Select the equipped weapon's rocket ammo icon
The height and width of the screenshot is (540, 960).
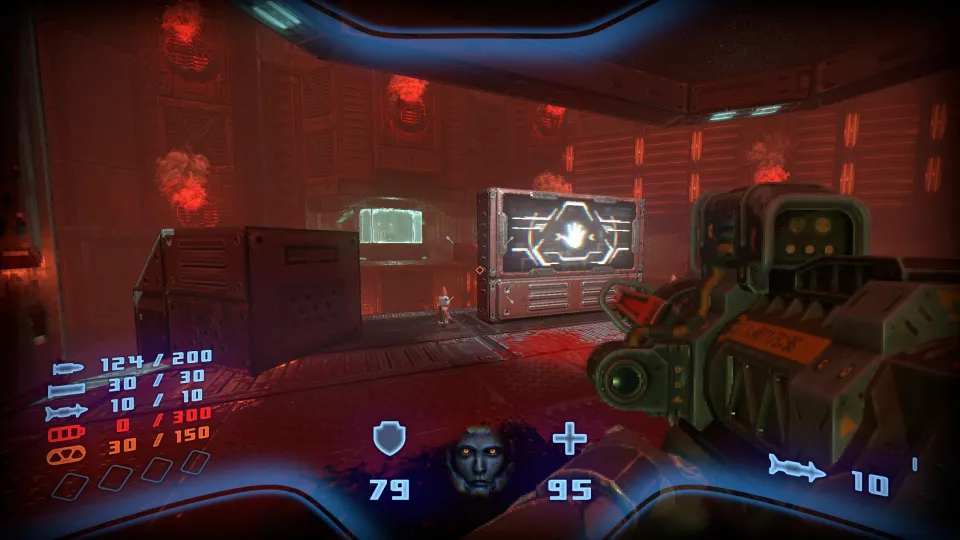(x=798, y=468)
